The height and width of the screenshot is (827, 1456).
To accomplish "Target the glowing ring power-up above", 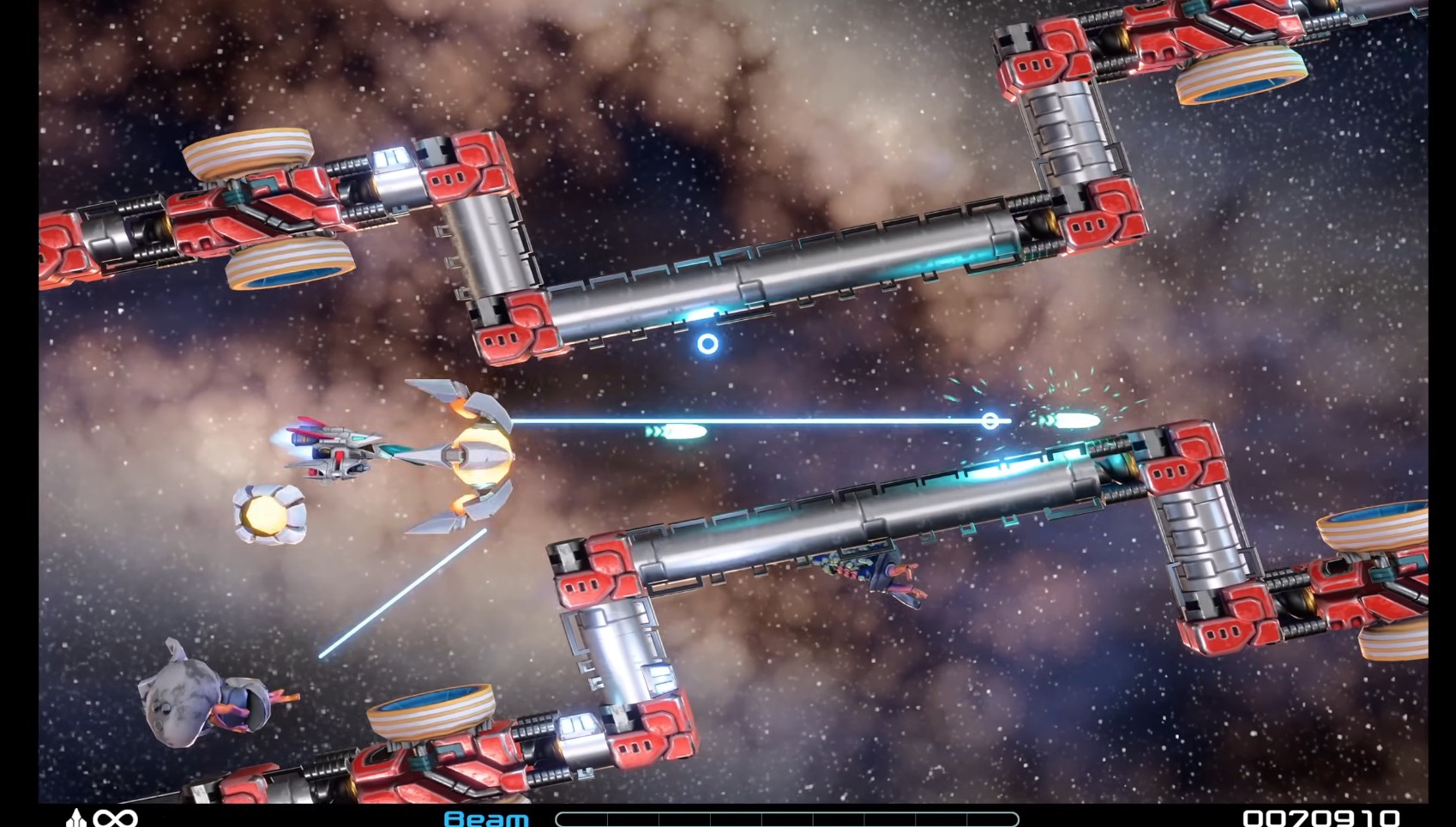I will (x=707, y=346).
